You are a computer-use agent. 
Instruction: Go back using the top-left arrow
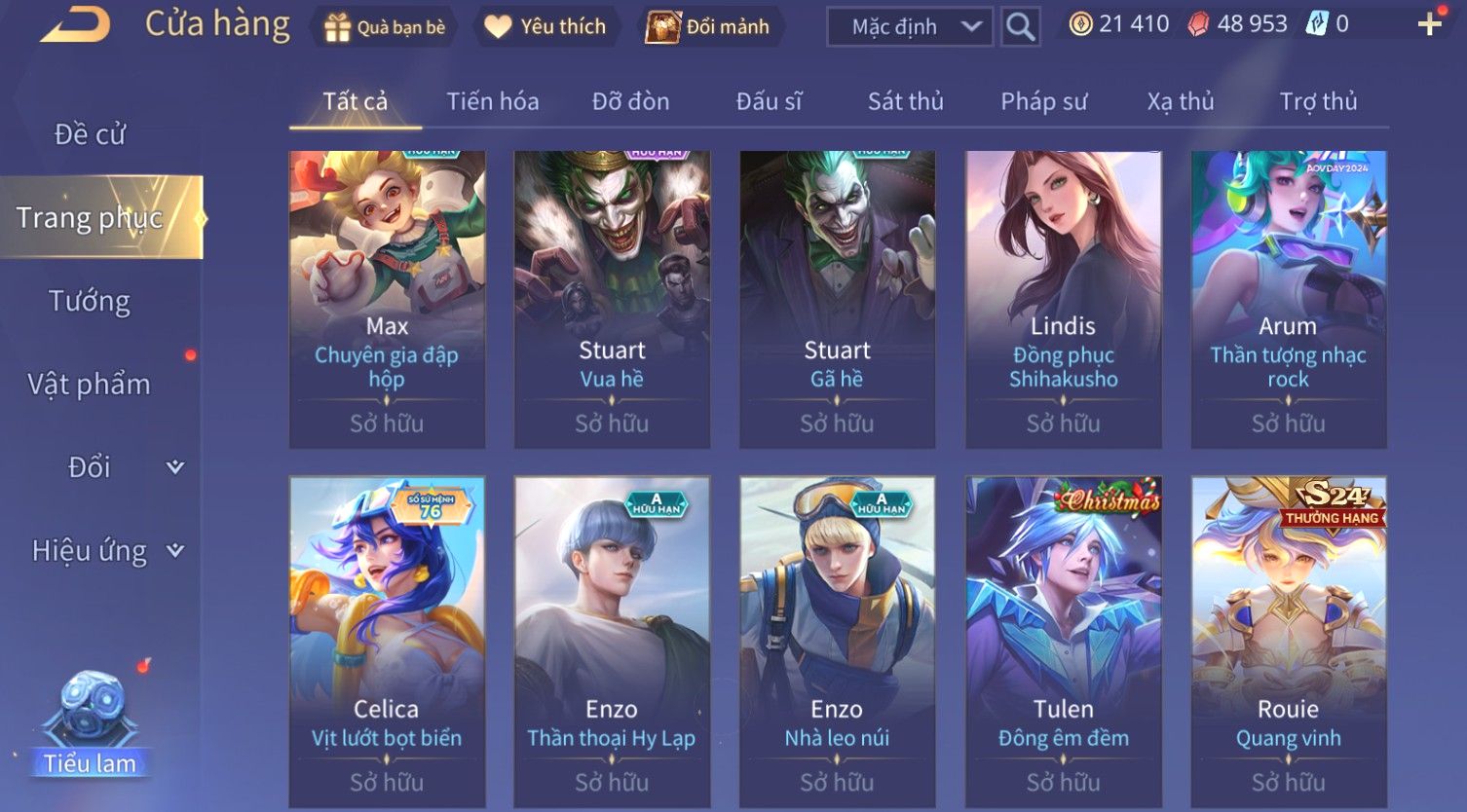pos(74,24)
